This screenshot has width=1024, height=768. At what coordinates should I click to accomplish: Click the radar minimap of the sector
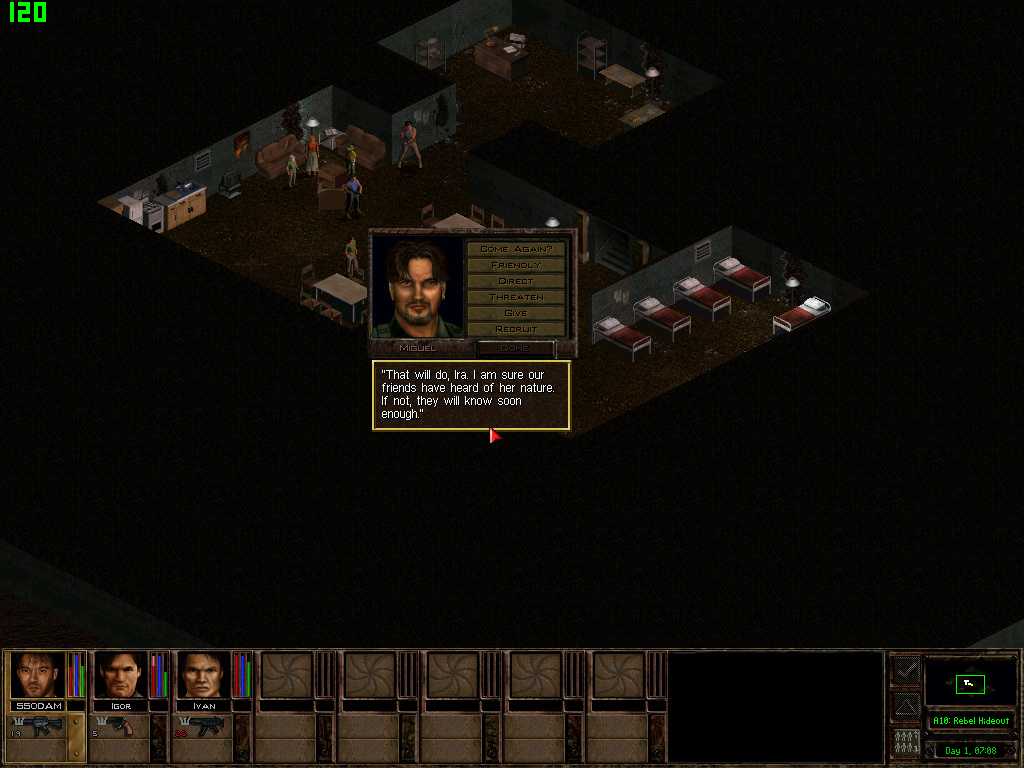coord(970,682)
